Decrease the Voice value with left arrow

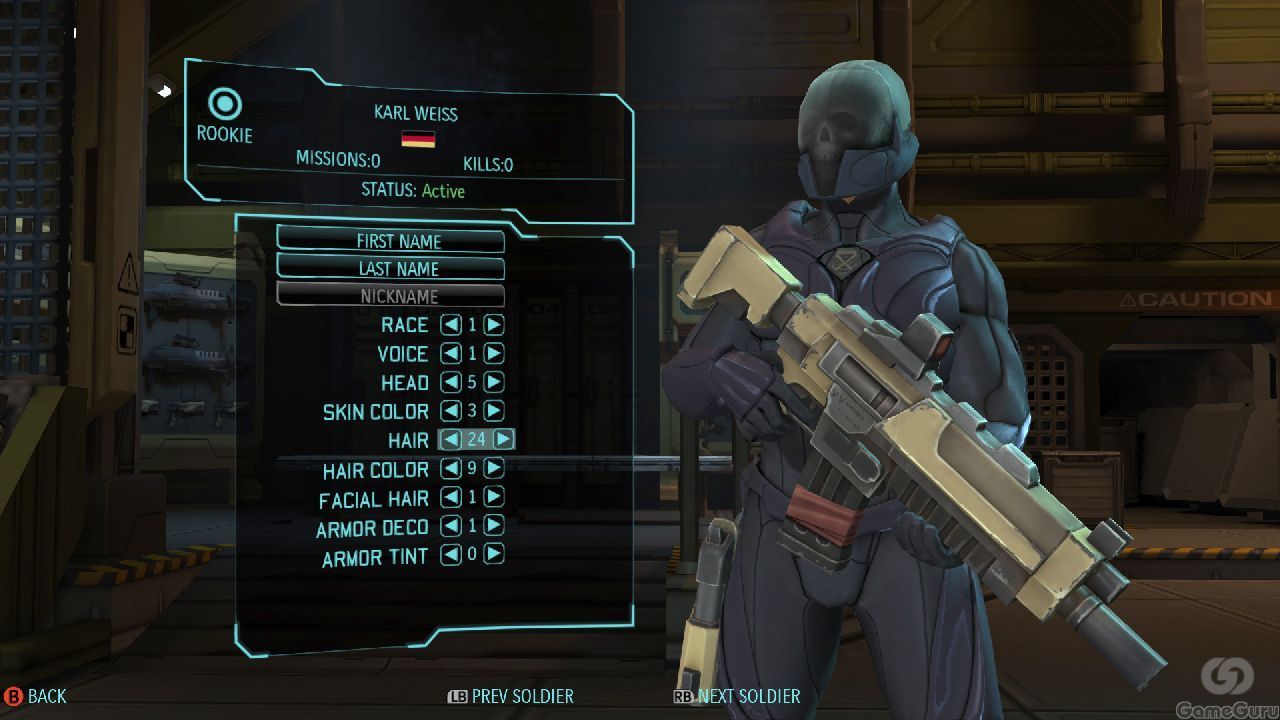pos(451,354)
